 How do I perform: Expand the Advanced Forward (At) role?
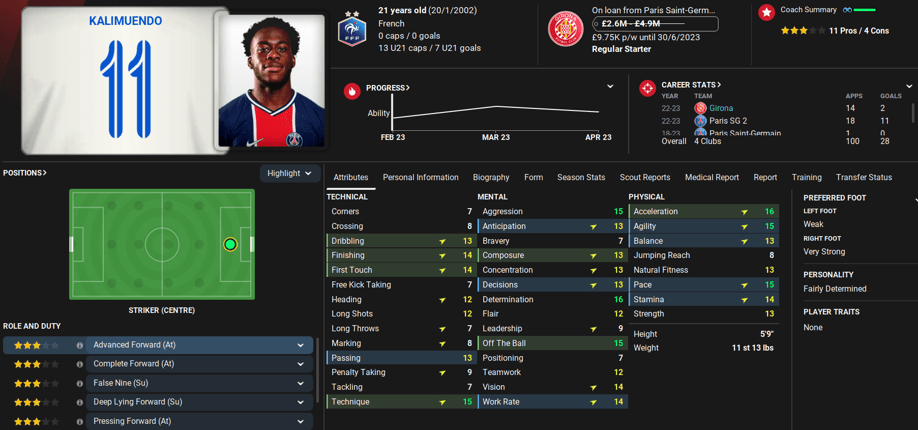[x=300, y=345]
